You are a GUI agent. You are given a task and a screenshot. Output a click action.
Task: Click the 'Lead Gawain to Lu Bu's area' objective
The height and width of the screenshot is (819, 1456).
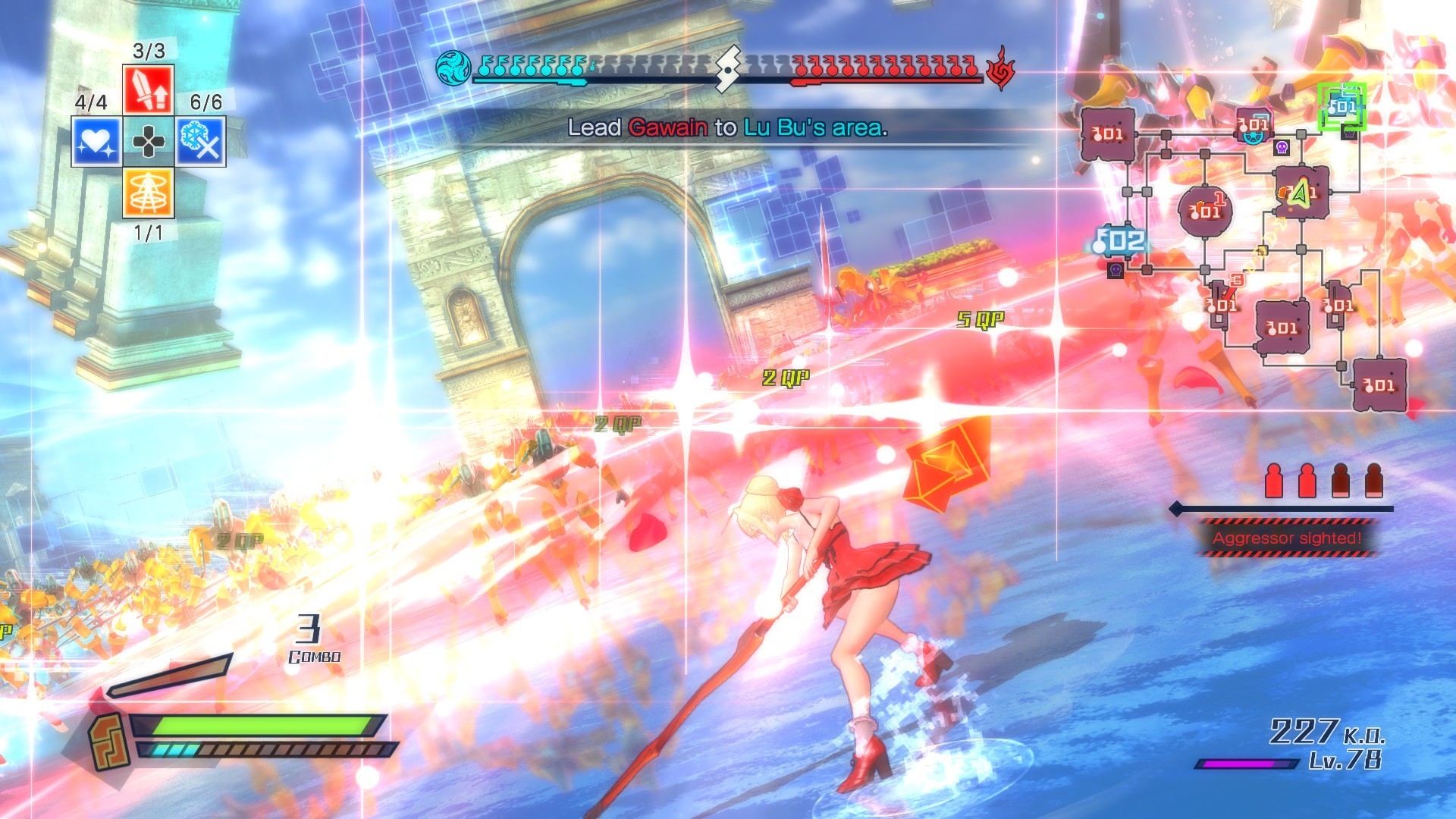click(727, 127)
